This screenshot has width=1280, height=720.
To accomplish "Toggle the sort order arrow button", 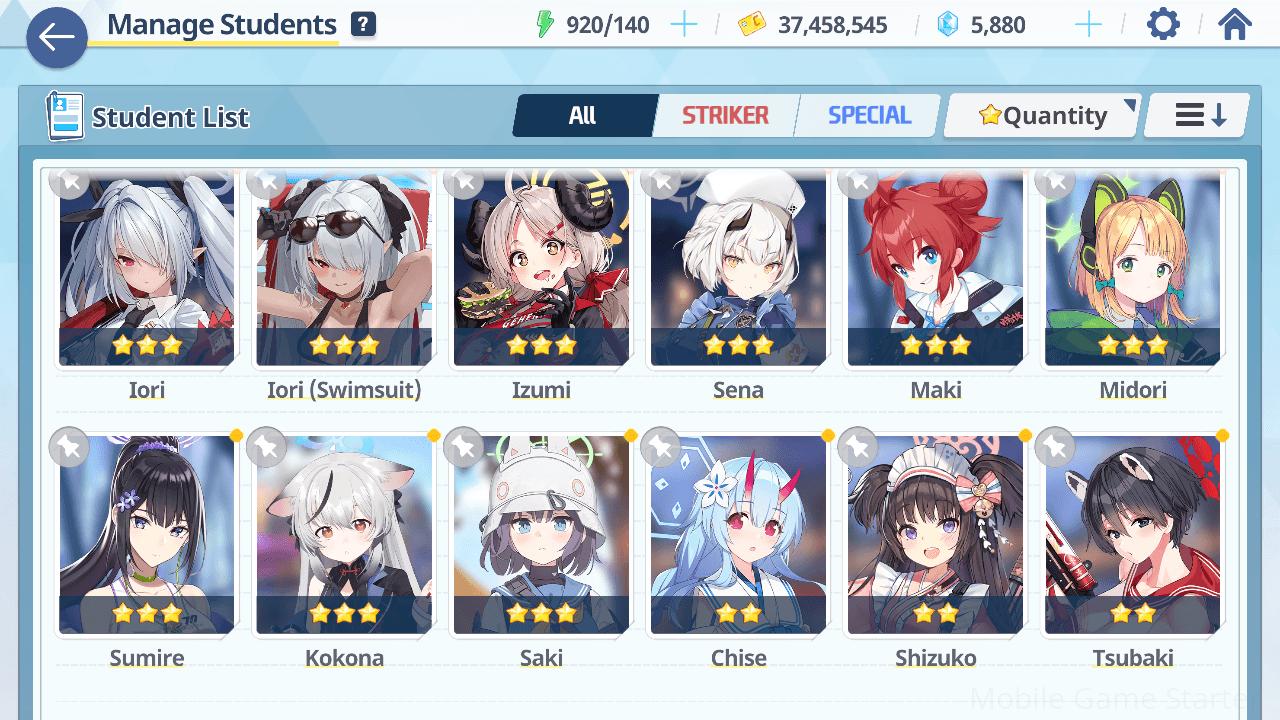I will tap(1199, 116).
